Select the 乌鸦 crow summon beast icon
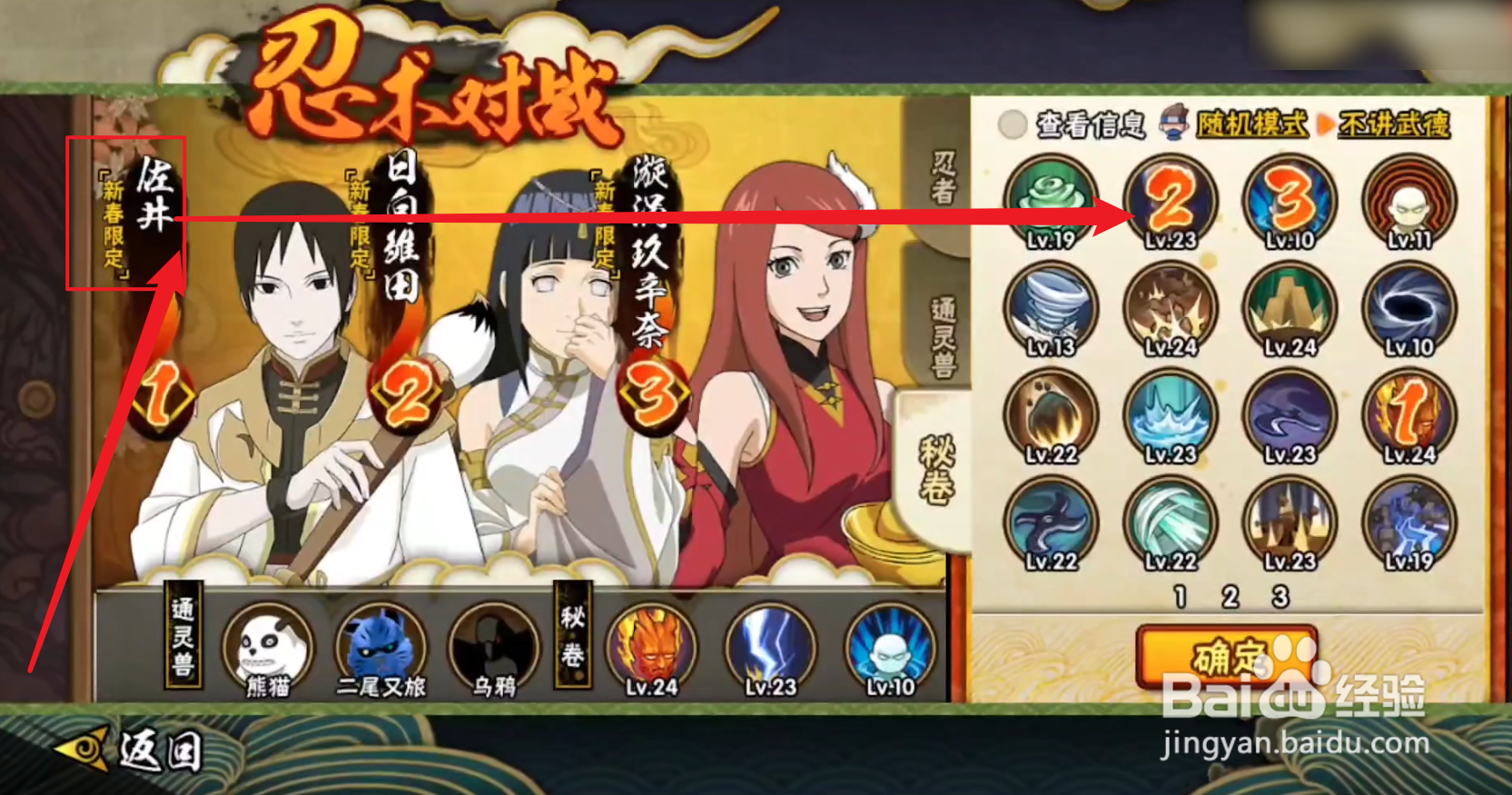The width and height of the screenshot is (1512, 795). coord(491,647)
